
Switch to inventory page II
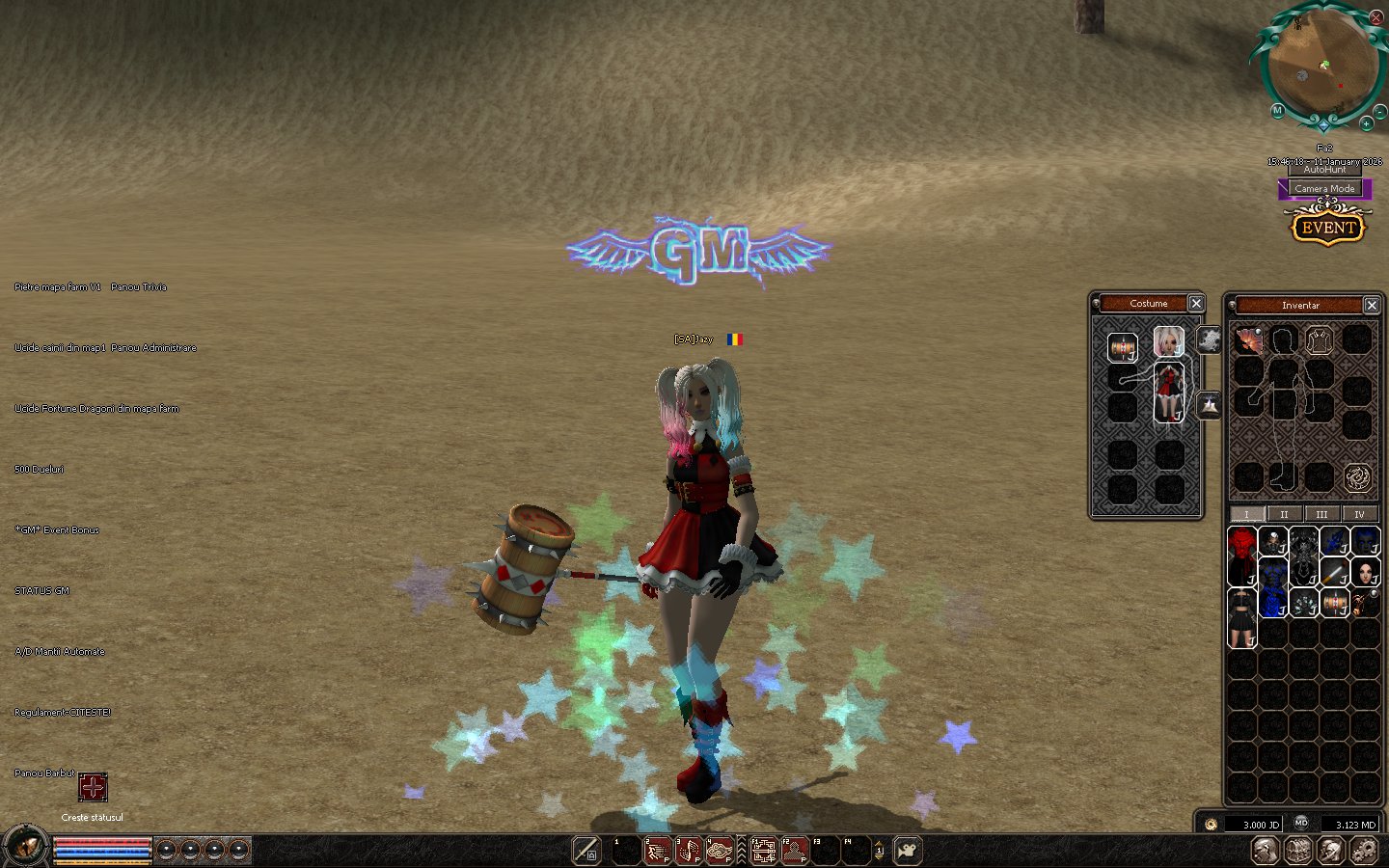1284,514
